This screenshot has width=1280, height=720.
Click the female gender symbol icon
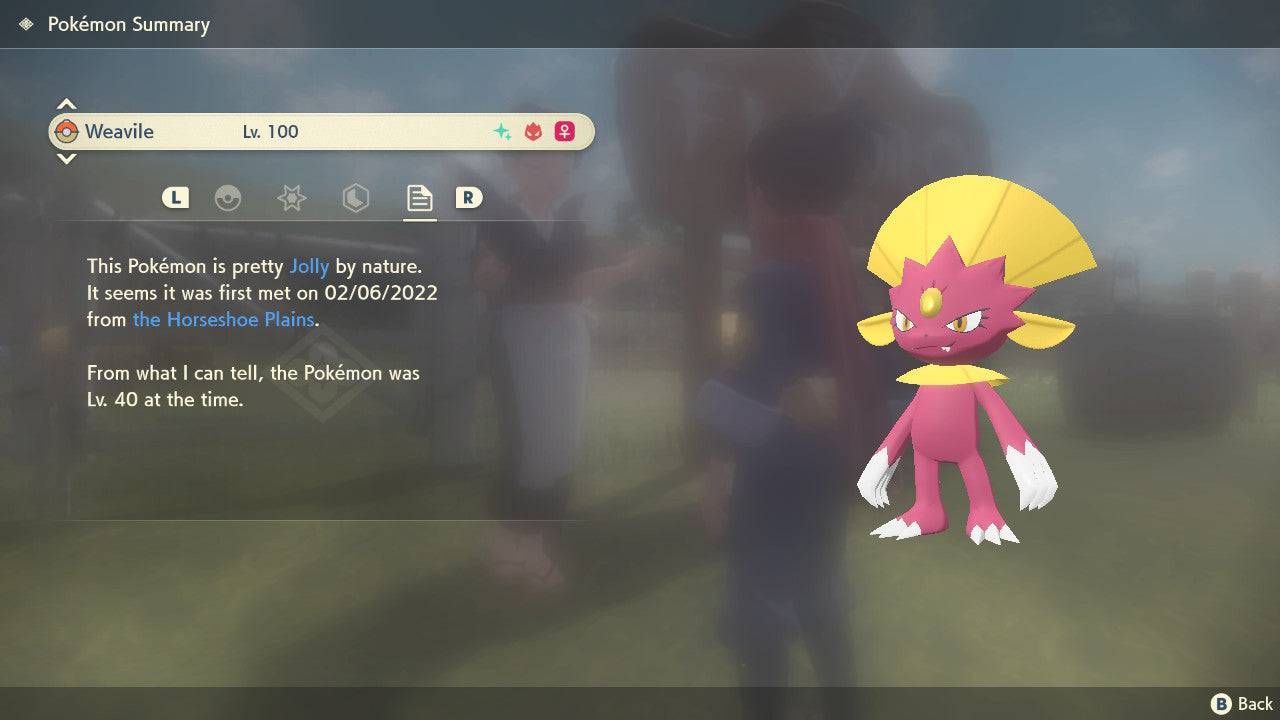click(564, 131)
